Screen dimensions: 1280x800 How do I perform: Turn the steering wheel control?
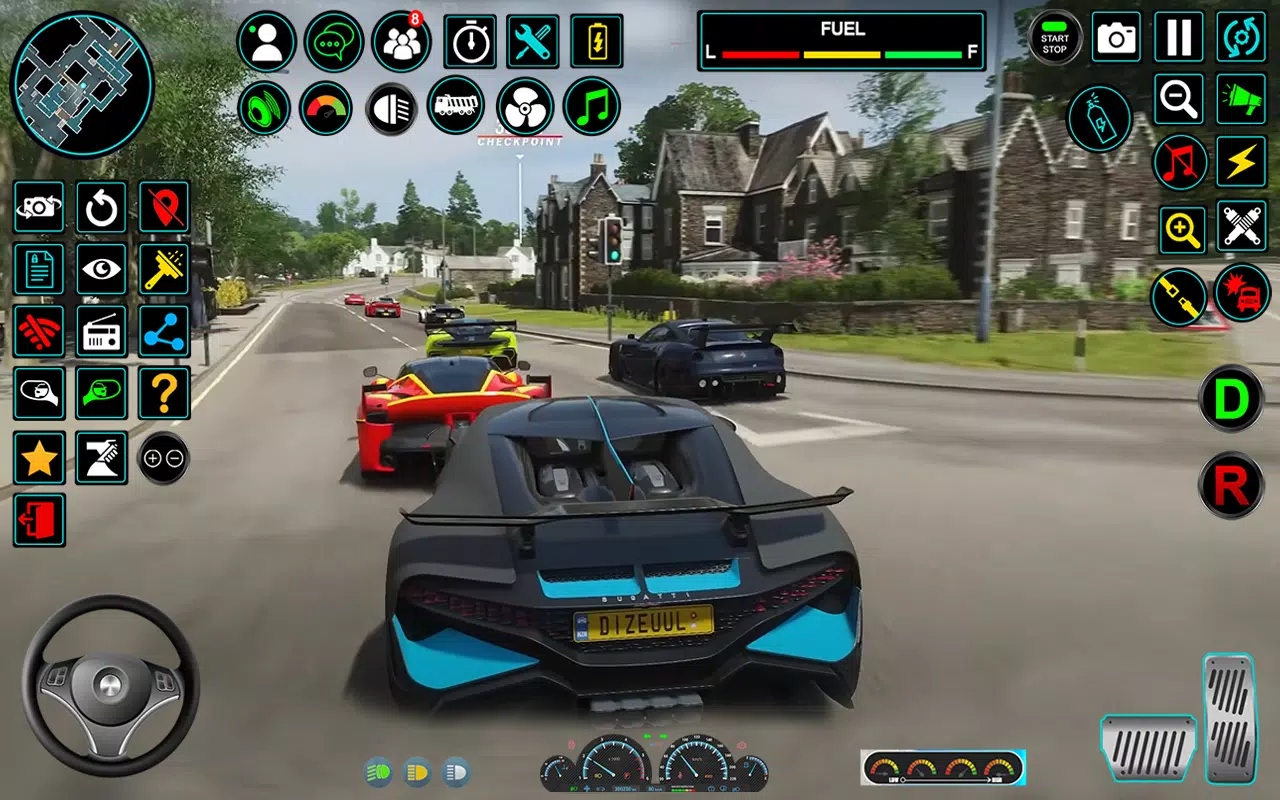click(x=110, y=685)
